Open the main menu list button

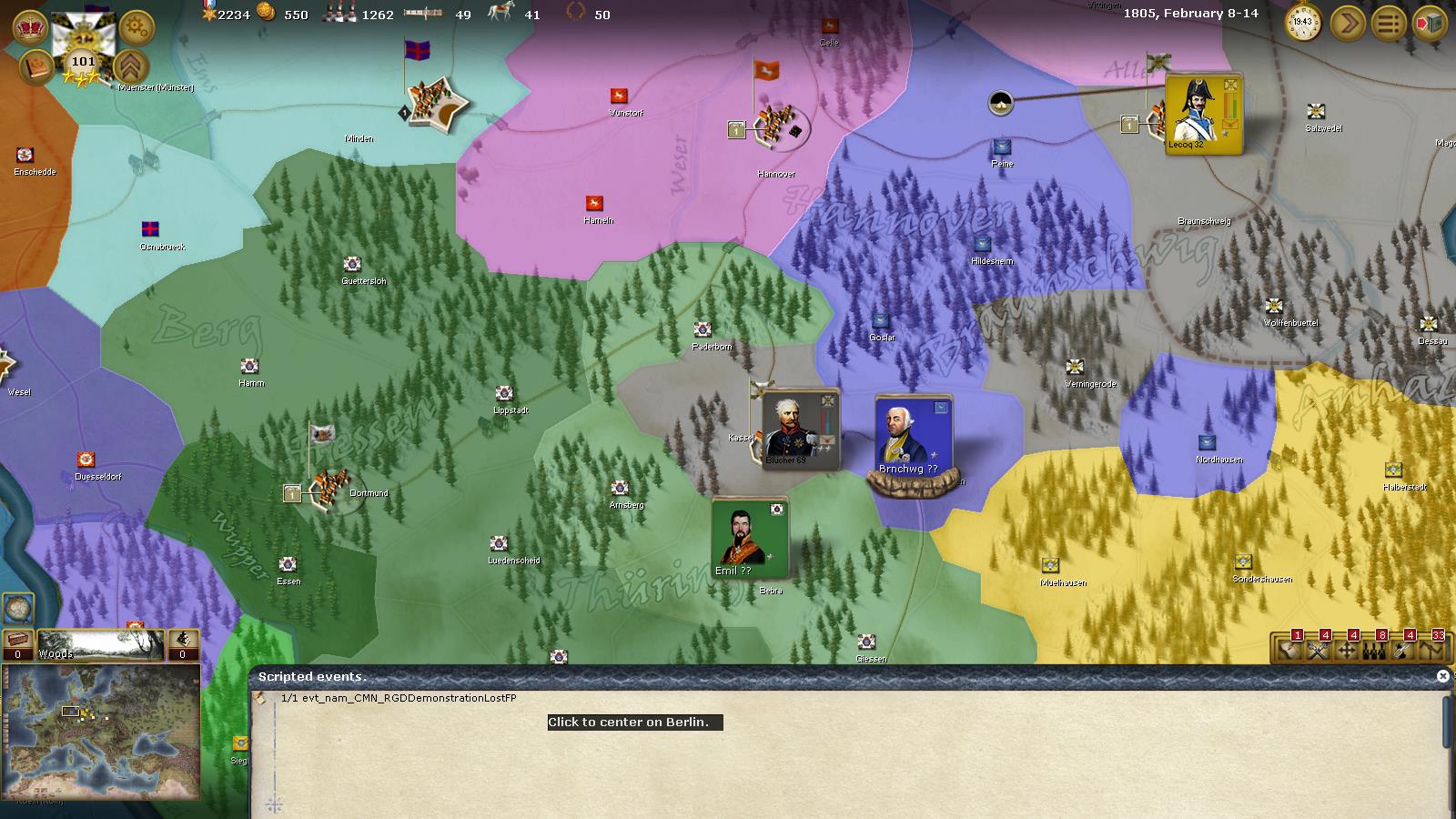tap(1389, 23)
